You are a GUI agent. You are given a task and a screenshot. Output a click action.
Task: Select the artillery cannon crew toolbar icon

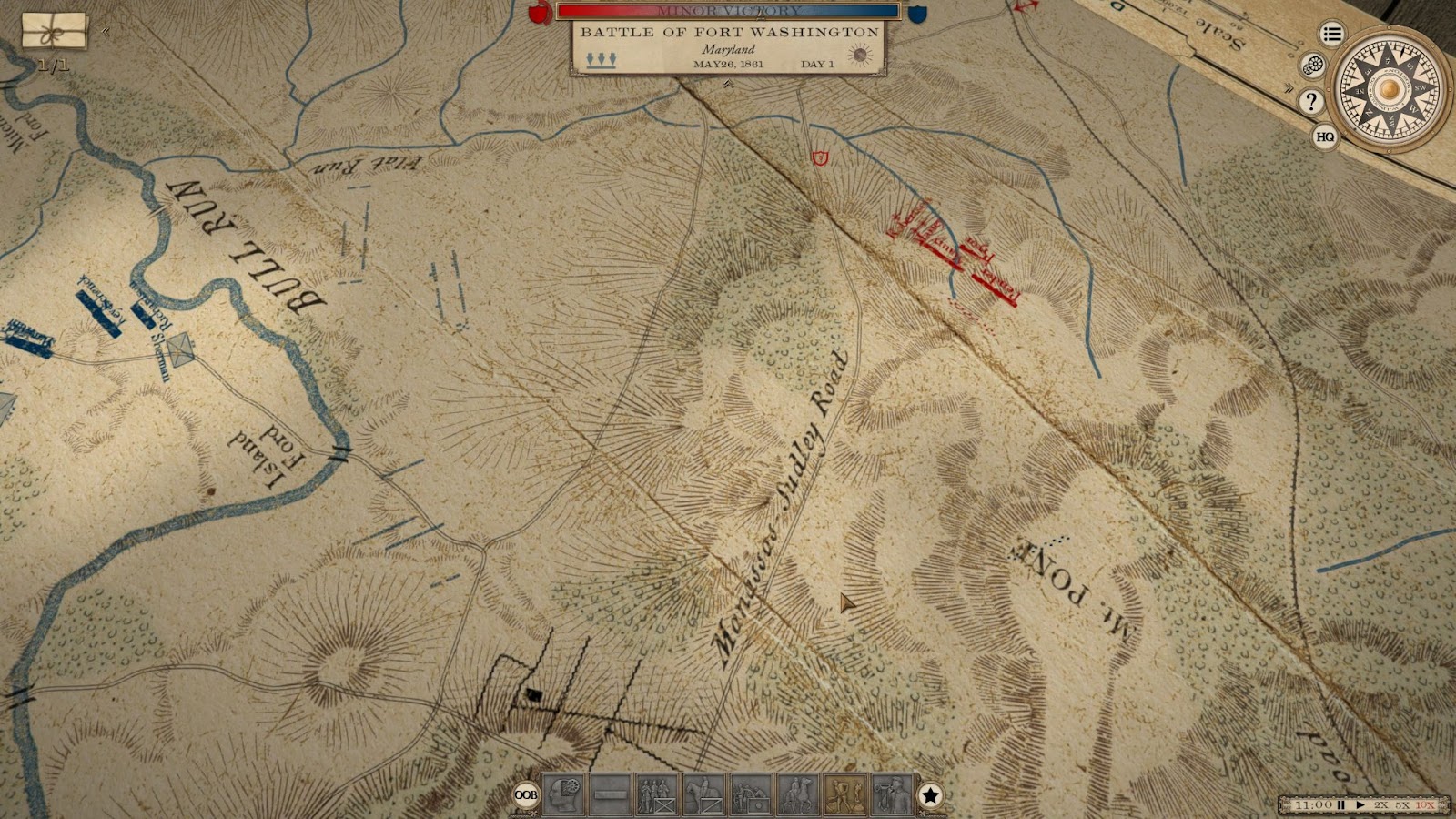pos(751,795)
